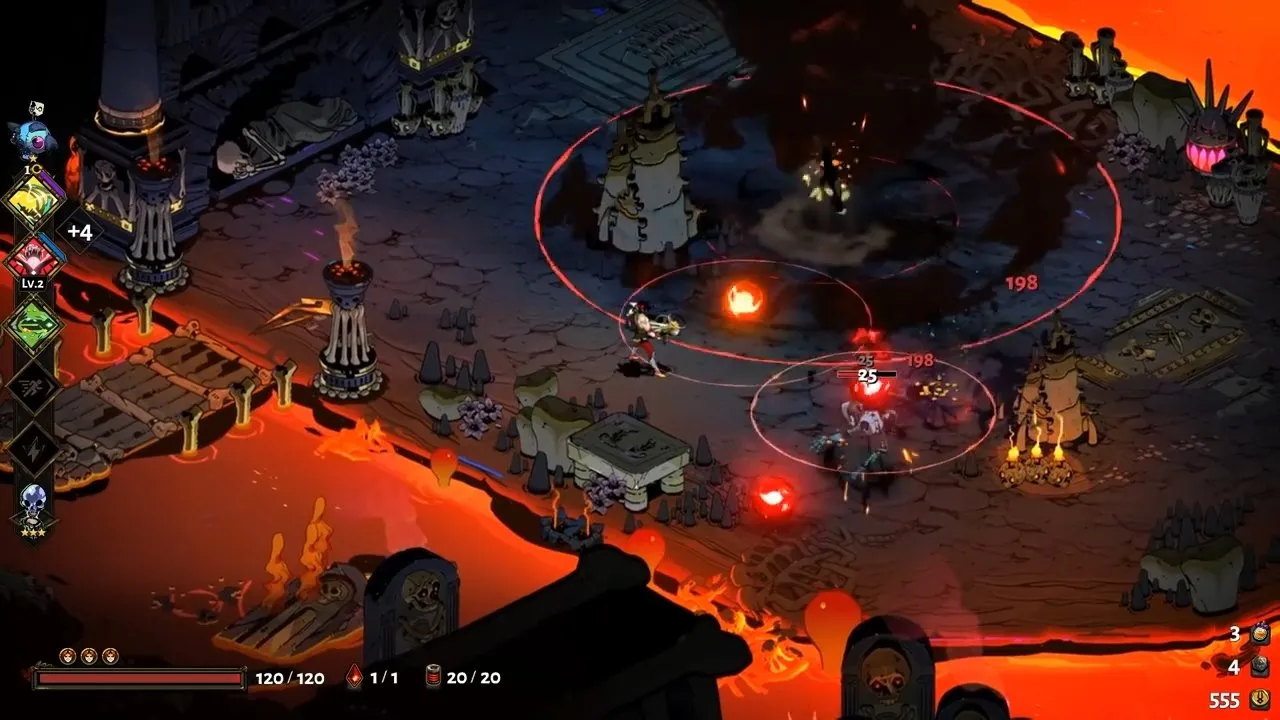Choose the green boon diamond icon
Screen dimensions: 1280x720
pos(33,324)
